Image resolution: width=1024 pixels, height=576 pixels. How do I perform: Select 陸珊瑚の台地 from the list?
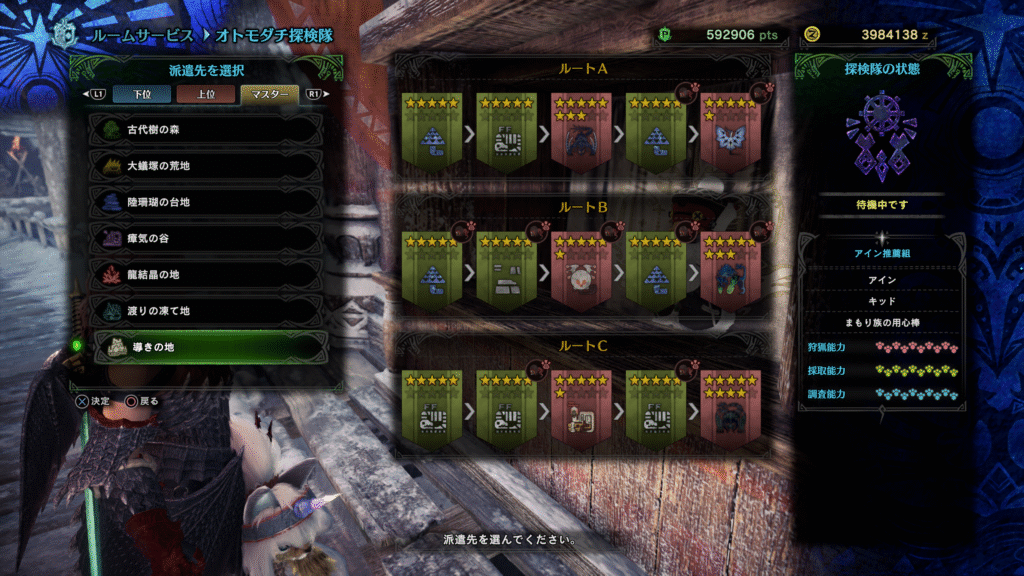click(x=208, y=202)
